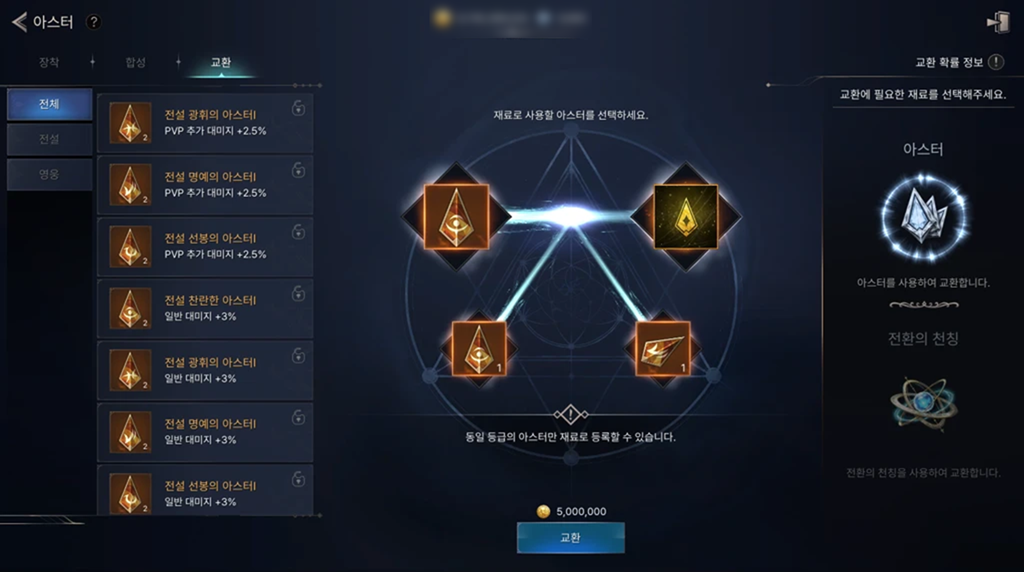Switch to the 장착 tab
Viewport: 1024px width, 572px height.
(49, 62)
